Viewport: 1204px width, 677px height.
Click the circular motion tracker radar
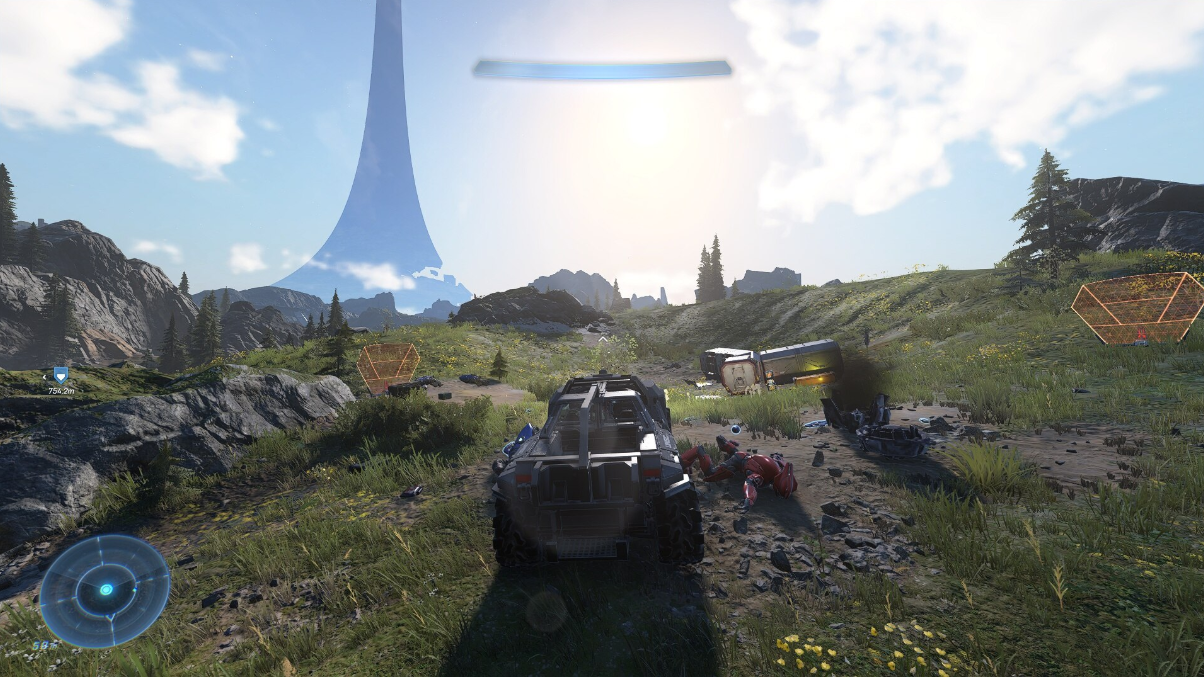coord(105,590)
